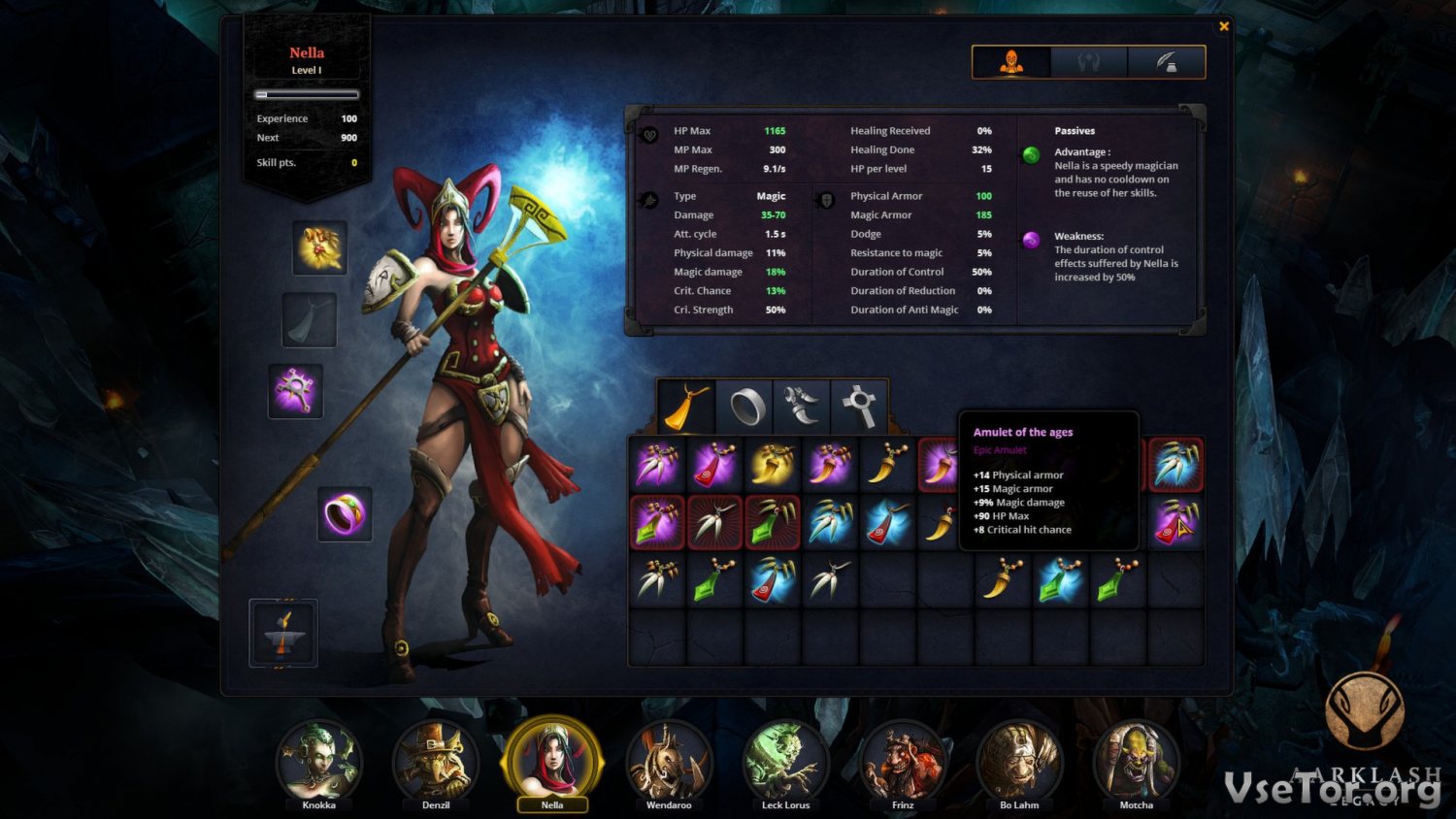Switch to the orange character stats tab
The height and width of the screenshot is (819, 1456).
pos(1011,62)
